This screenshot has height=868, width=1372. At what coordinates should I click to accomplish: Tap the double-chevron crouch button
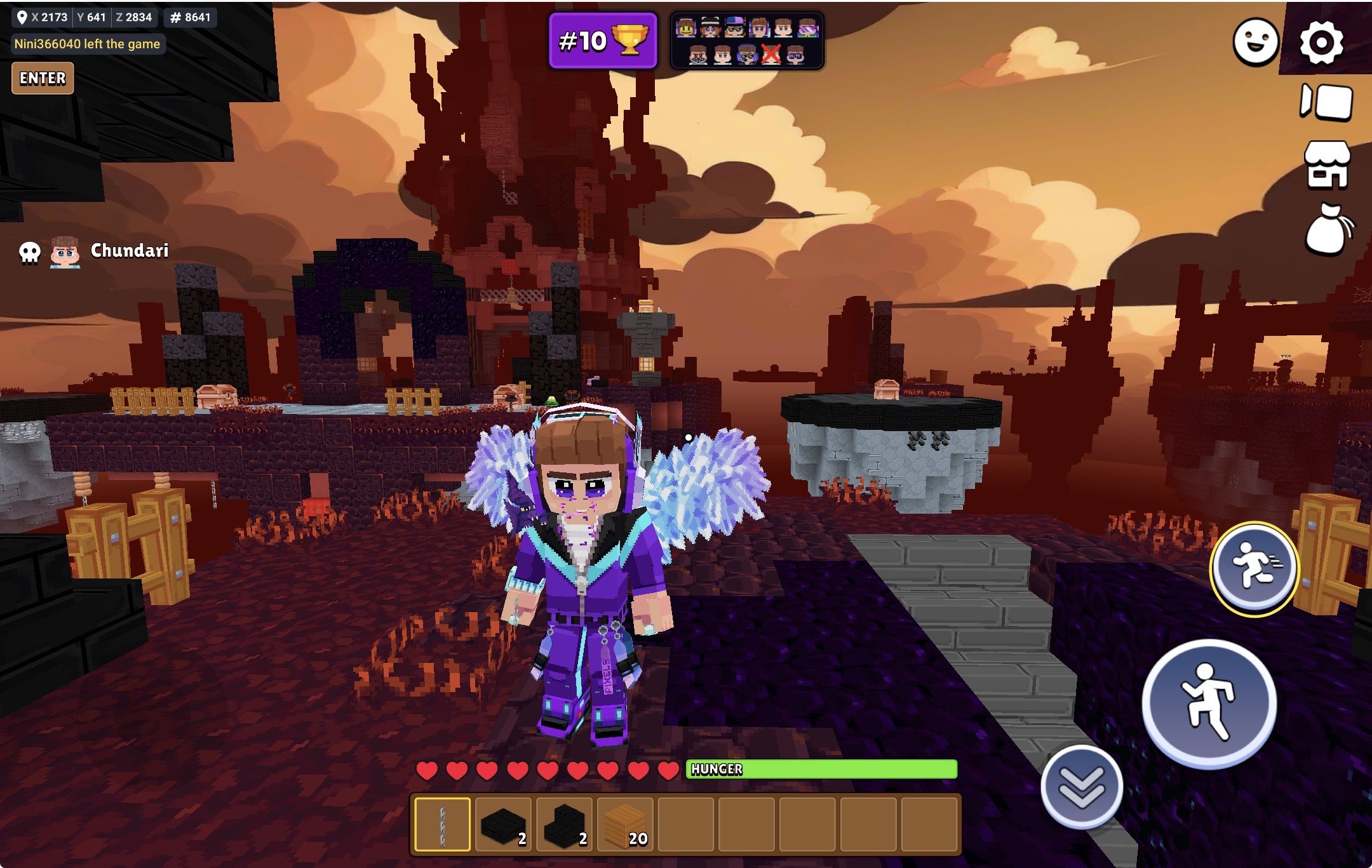[x=1081, y=787]
